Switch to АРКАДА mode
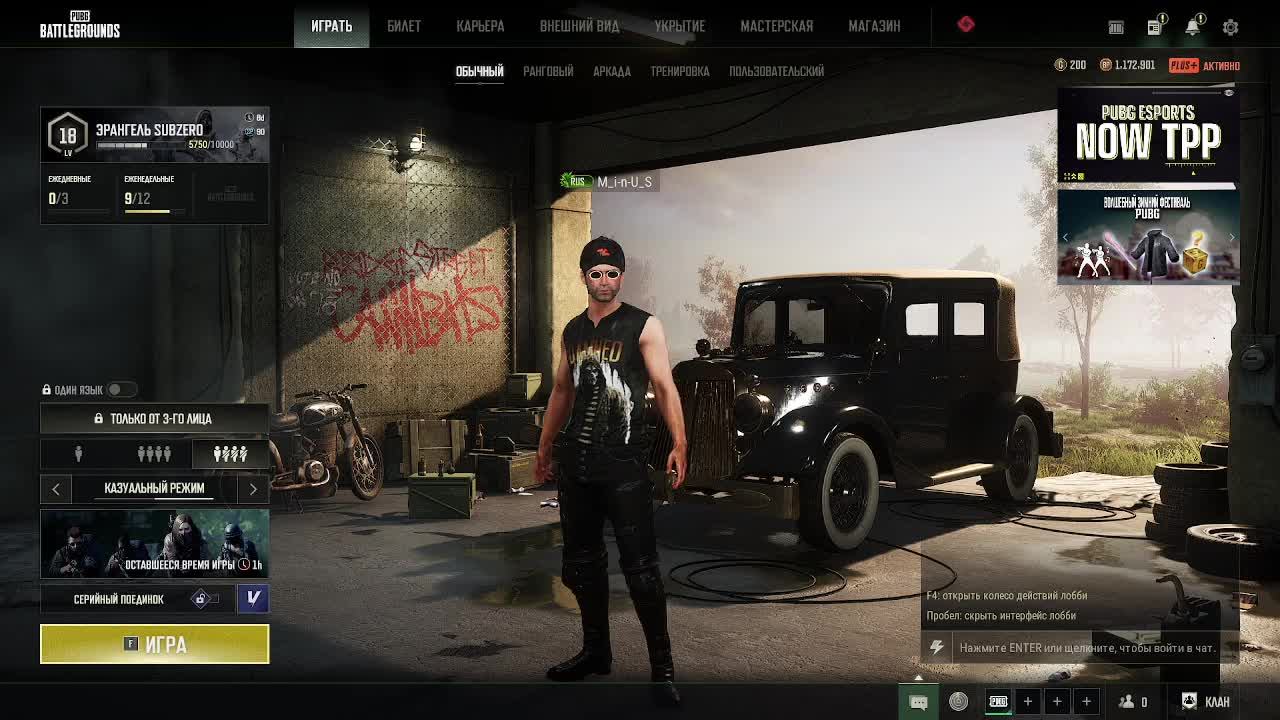Screen dimensions: 1280x720 612,71
